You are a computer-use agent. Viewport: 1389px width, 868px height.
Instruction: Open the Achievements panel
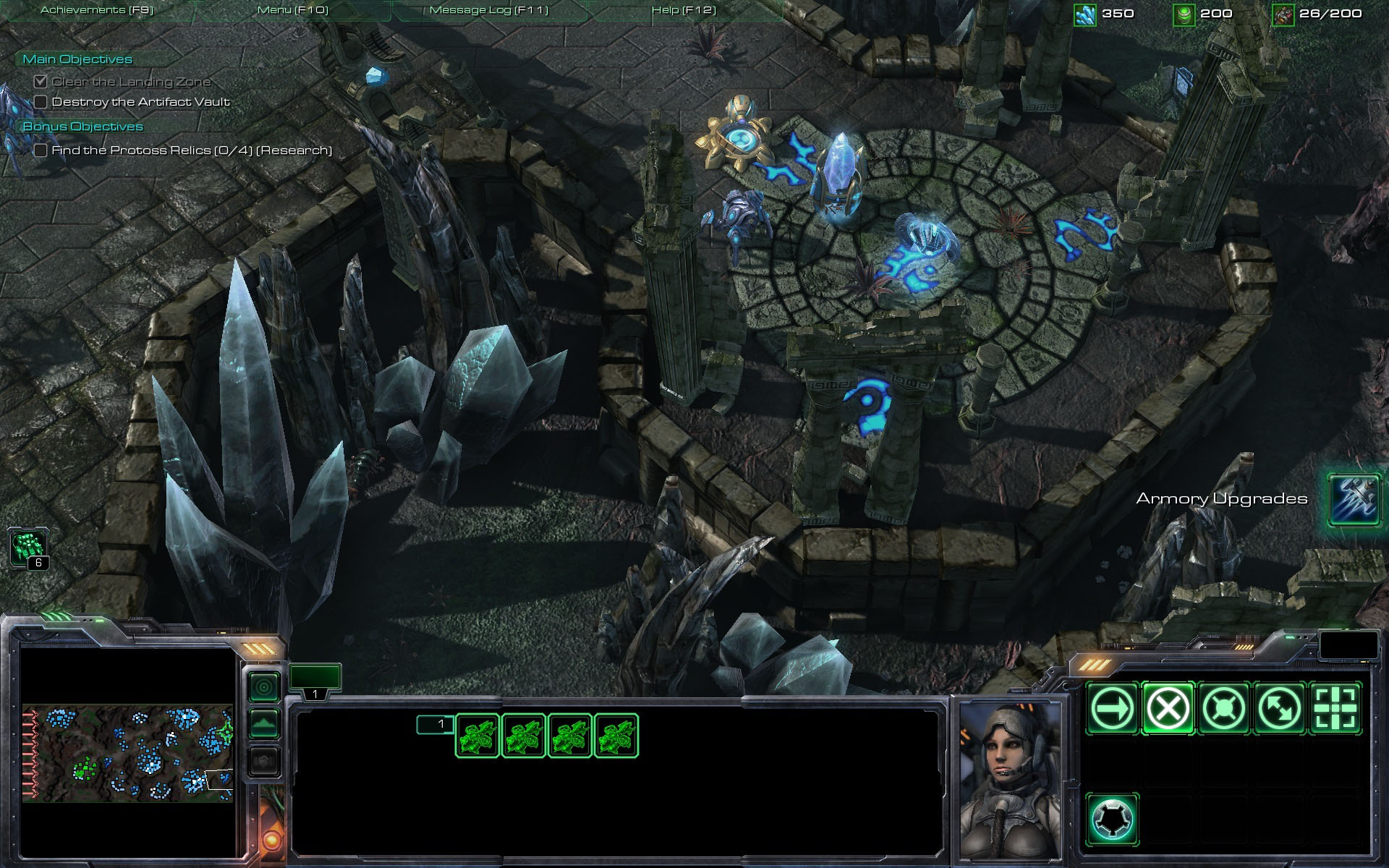click(97, 10)
